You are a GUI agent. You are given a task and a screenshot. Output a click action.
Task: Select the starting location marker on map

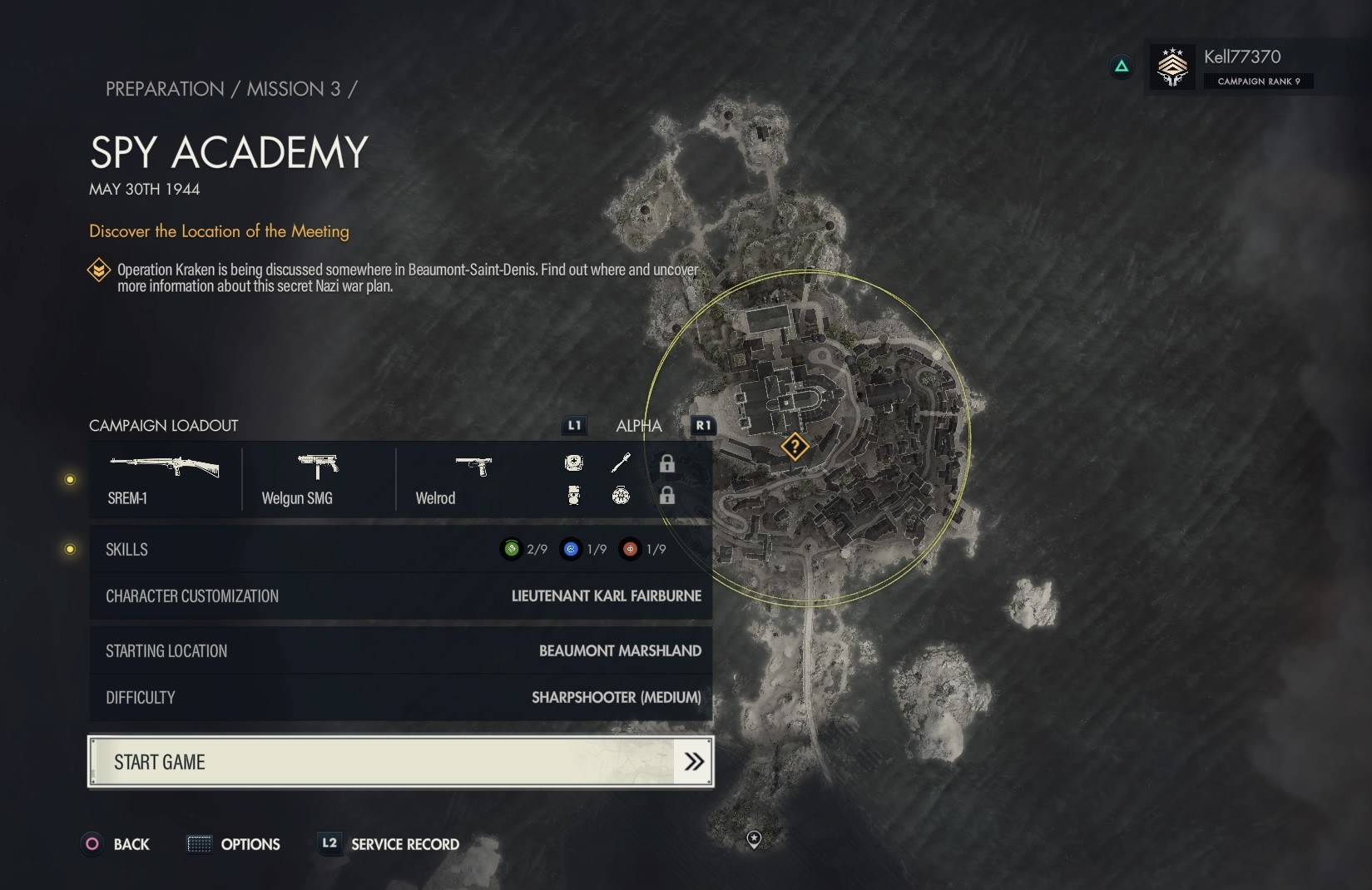point(754,838)
